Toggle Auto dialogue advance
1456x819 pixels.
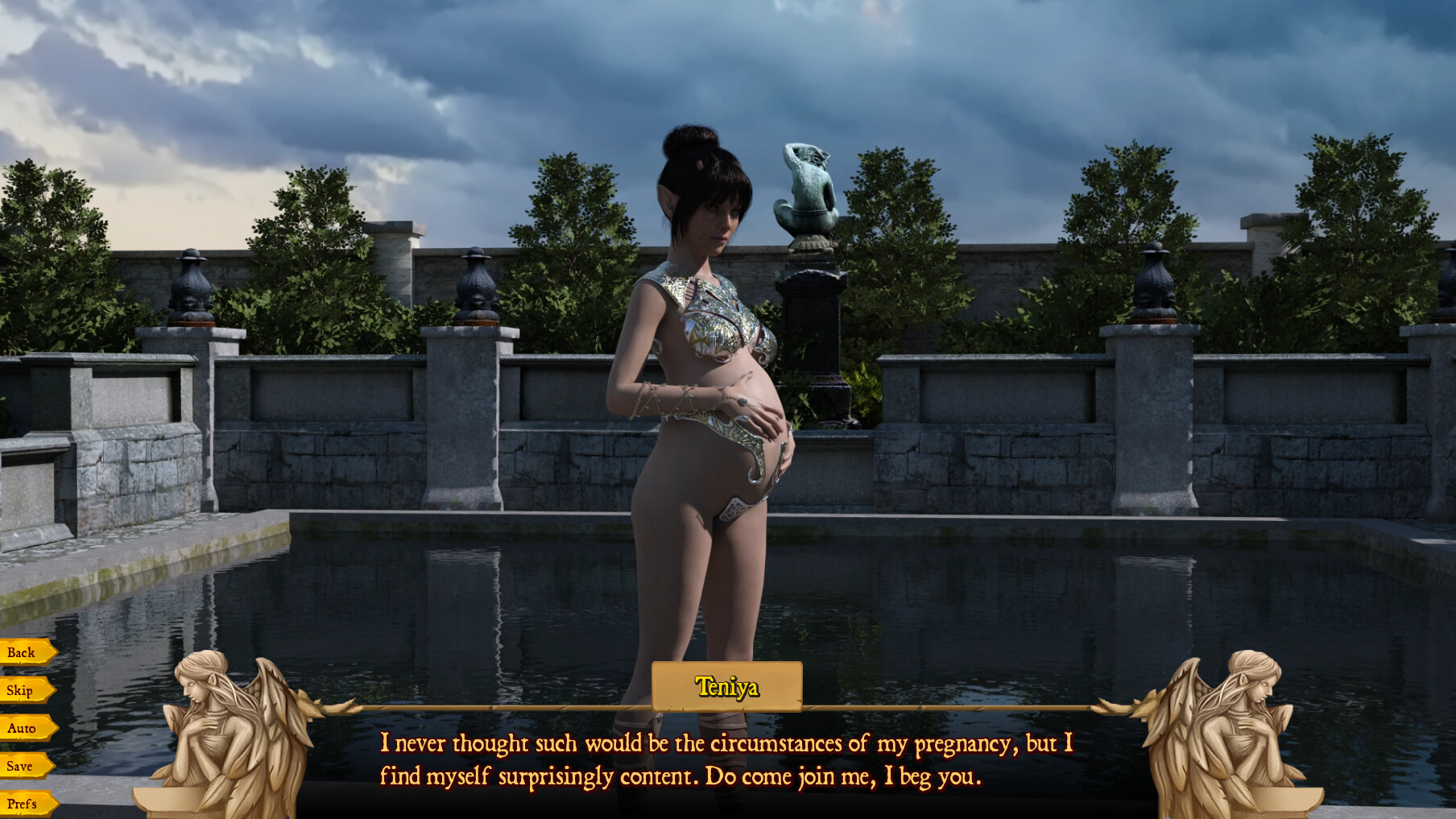click(23, 728)
